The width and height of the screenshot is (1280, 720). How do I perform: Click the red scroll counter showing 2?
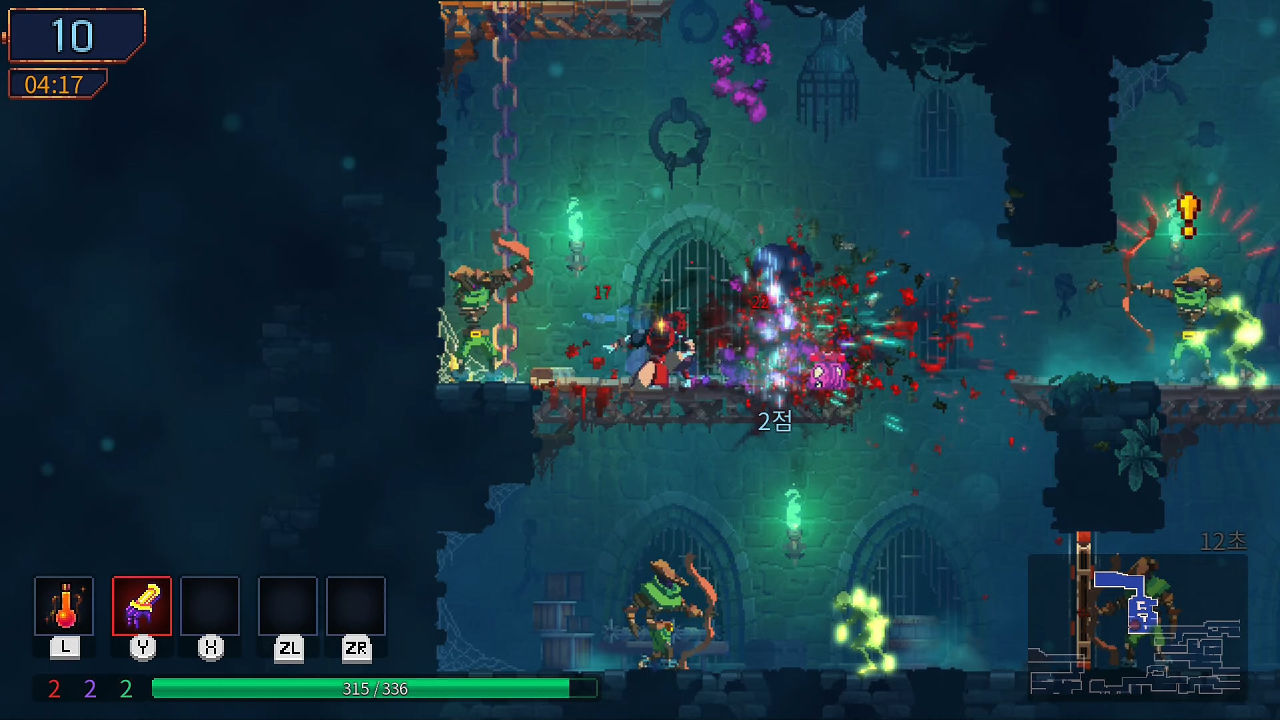[52, 689]
